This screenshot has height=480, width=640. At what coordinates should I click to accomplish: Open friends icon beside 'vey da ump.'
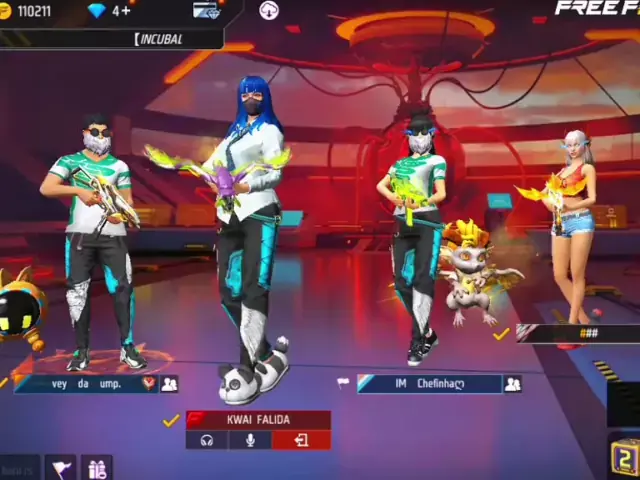(169, 383)
